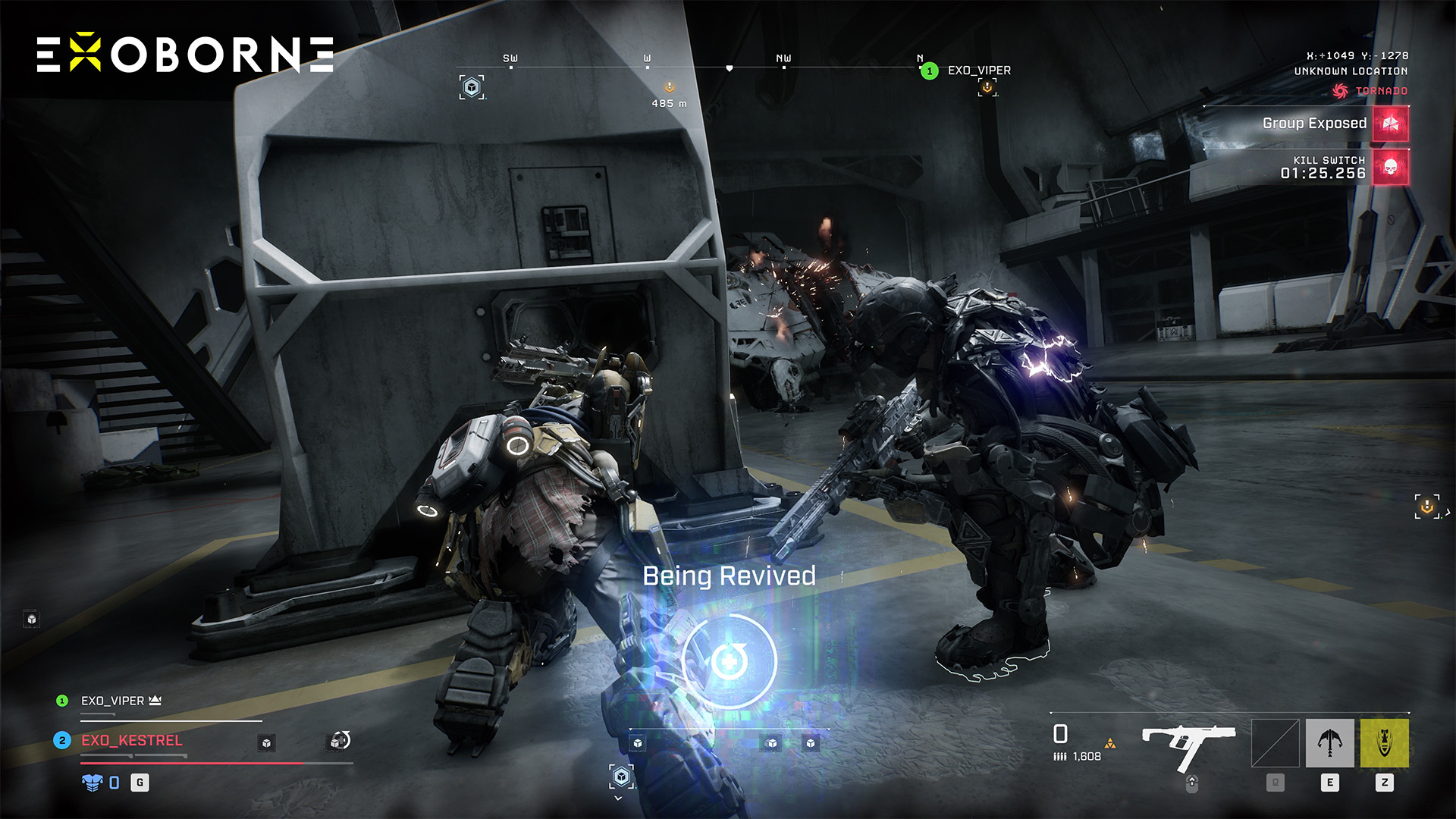Click the blue body armor icon

click(92, 783)
